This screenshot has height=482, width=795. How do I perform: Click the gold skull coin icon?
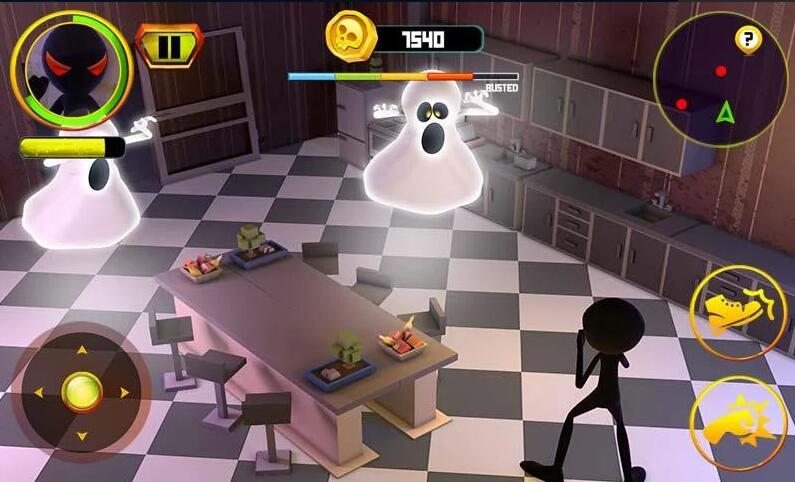351,38
